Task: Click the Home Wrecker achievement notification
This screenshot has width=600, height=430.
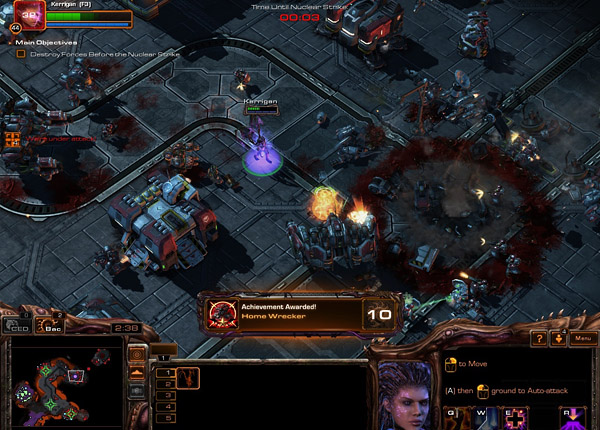Action: point(284,313)
